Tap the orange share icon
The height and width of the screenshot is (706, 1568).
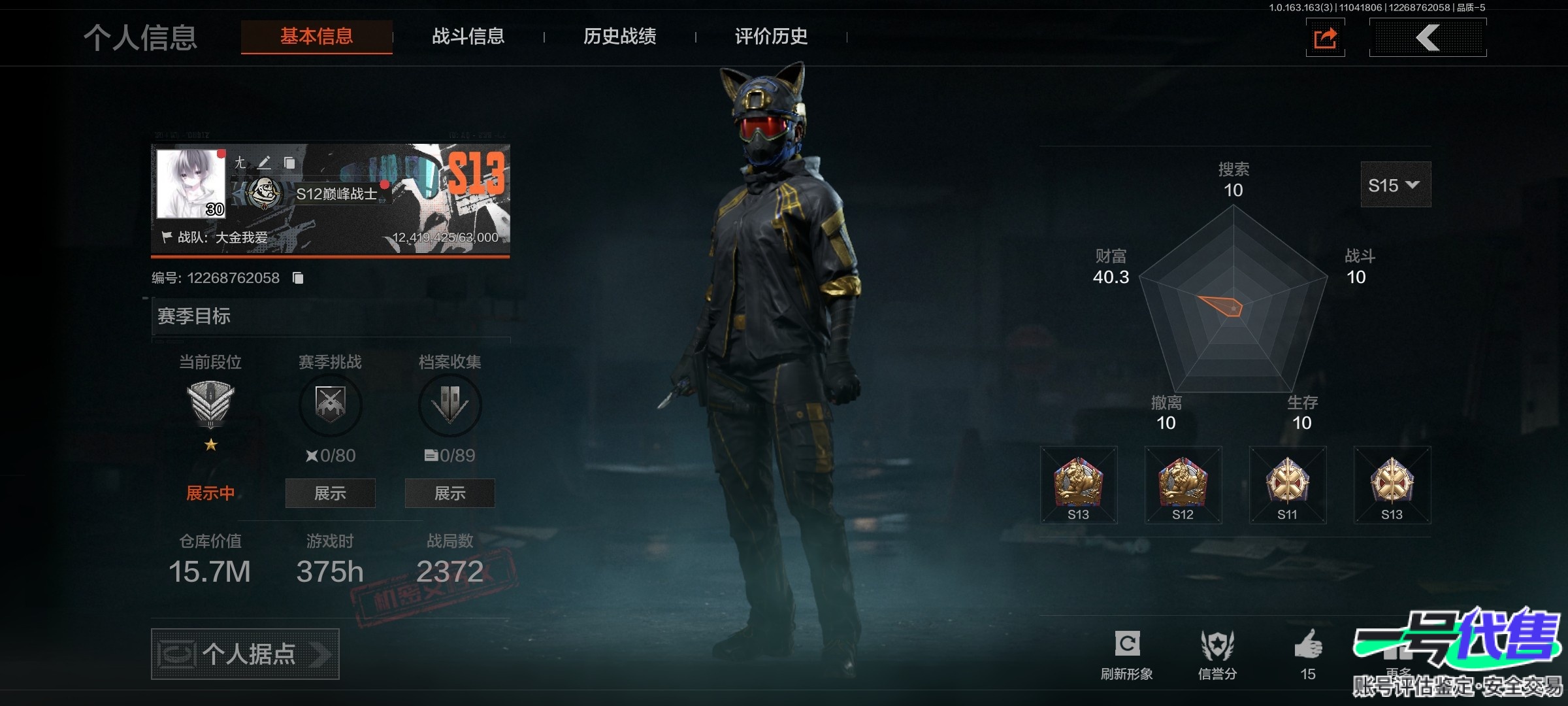[1325, 38]
